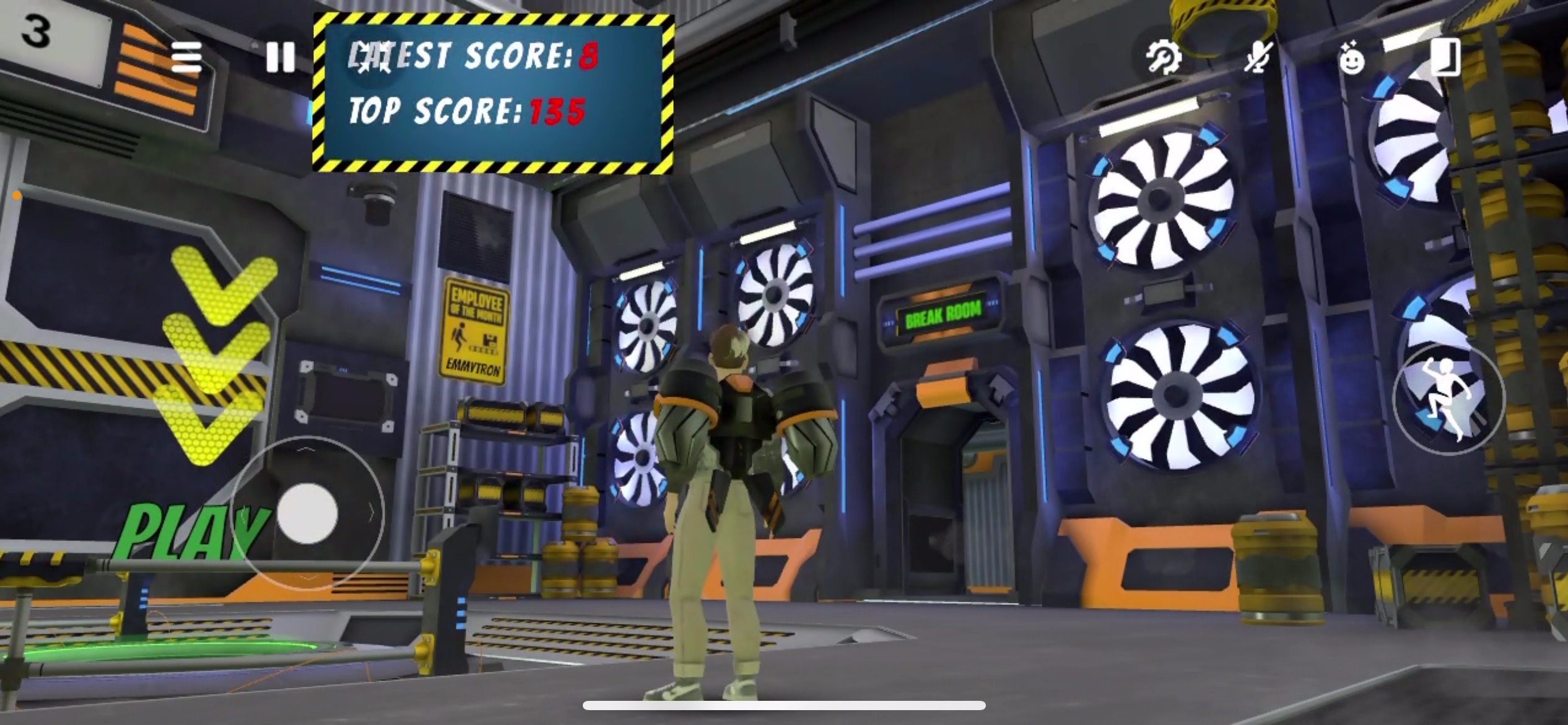Screen dimensions: 1568x725
Task: Open the gear-and-wrench settings icon
Action: pyautogui.click(x=1163, y=58)
